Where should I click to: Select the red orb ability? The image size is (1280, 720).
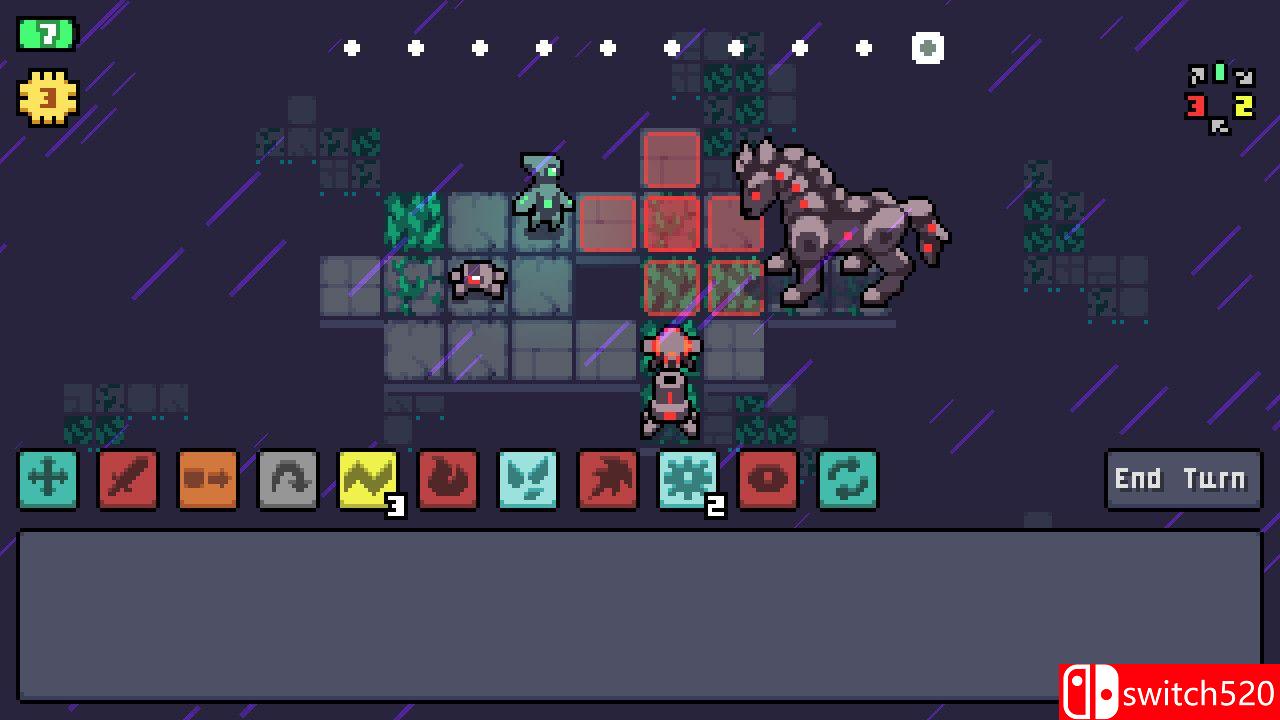(x=768, y=480)
